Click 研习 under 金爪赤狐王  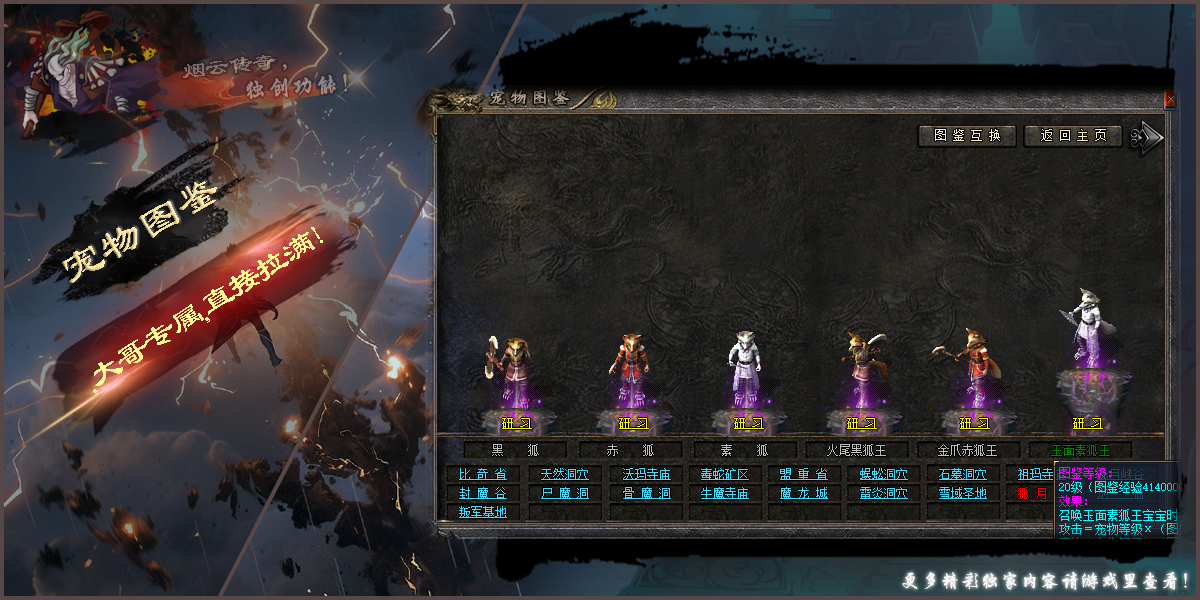click(x=974, y=423)
